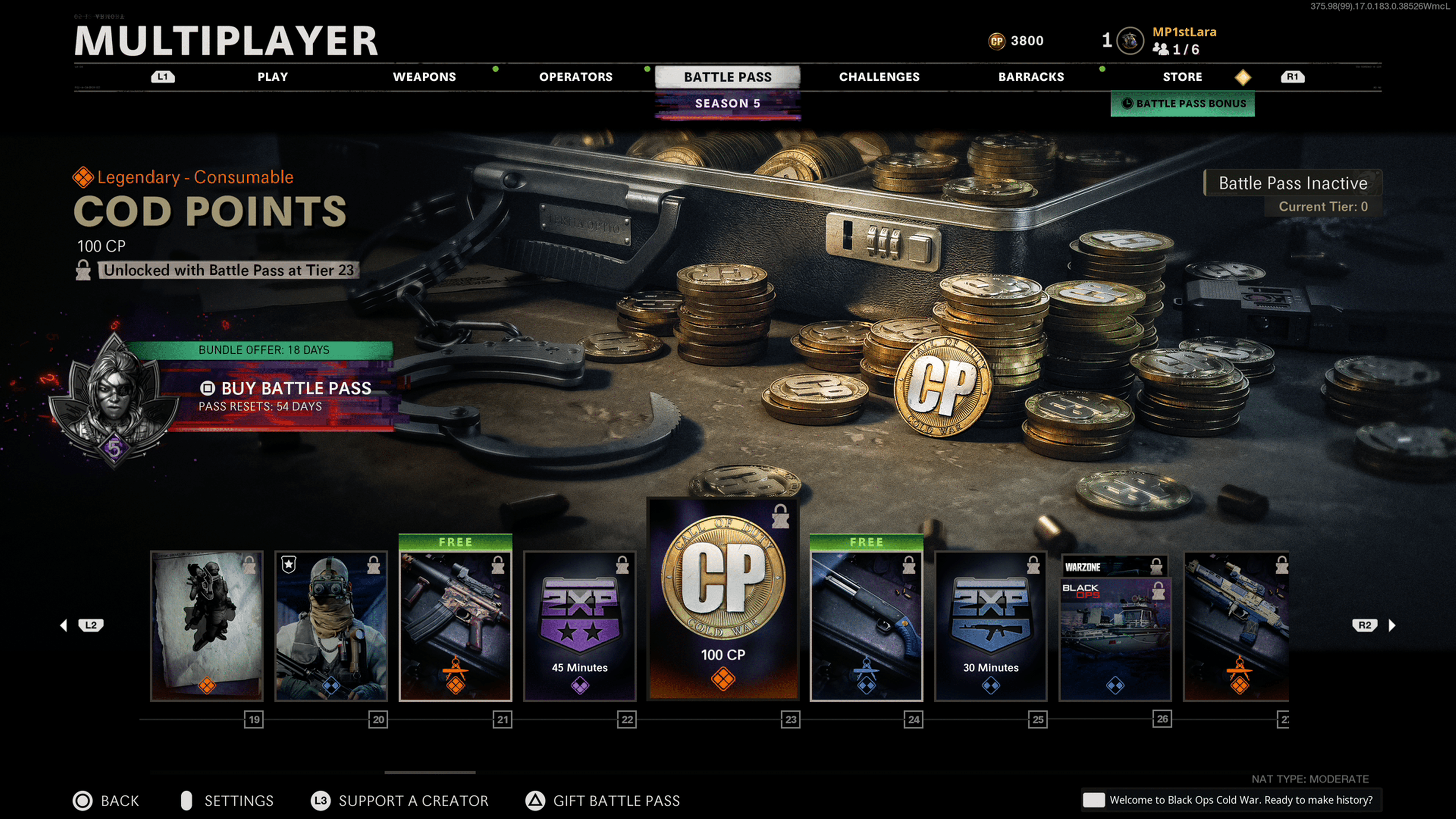Show next battle pass tiers with right arrow

pos(1392,625)
